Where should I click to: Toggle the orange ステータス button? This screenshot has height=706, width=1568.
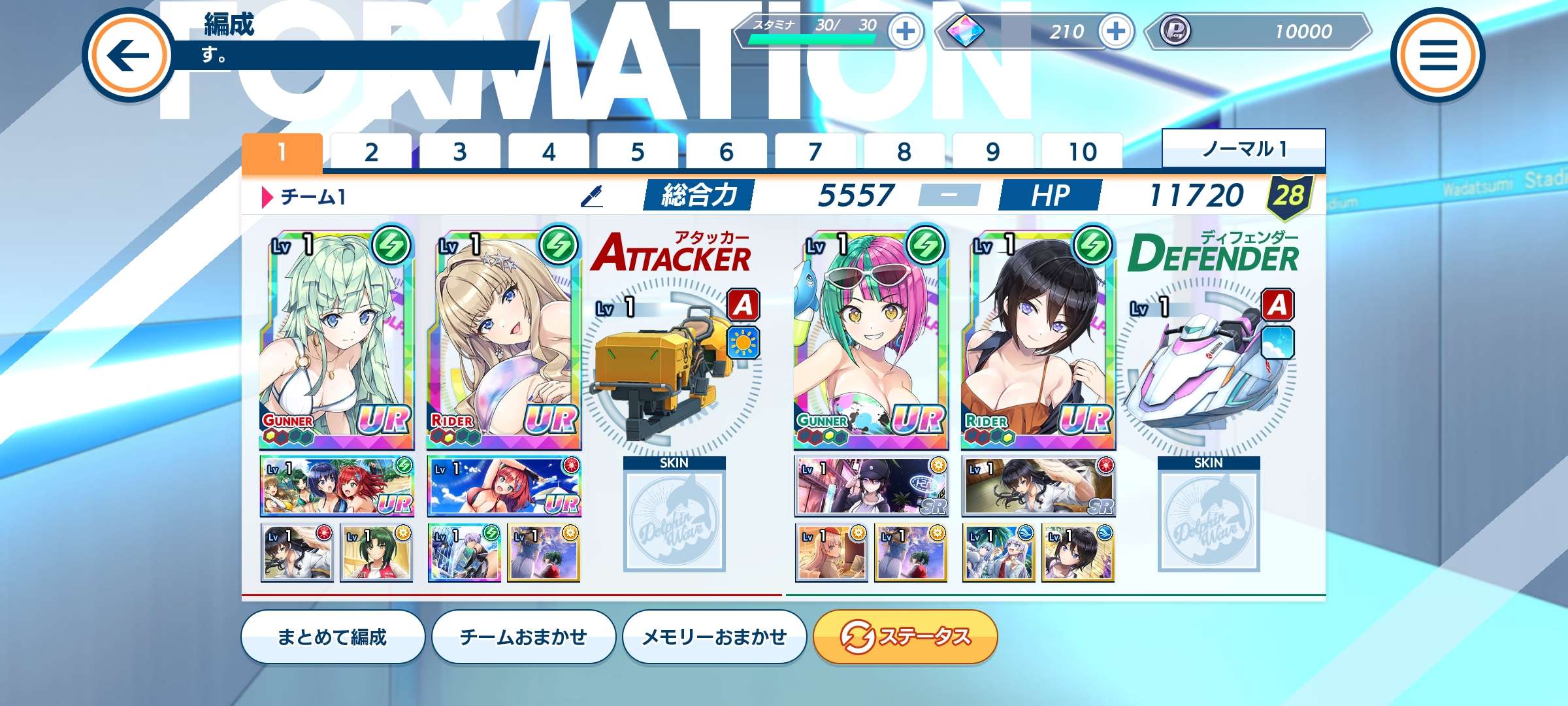click(905, 637)
